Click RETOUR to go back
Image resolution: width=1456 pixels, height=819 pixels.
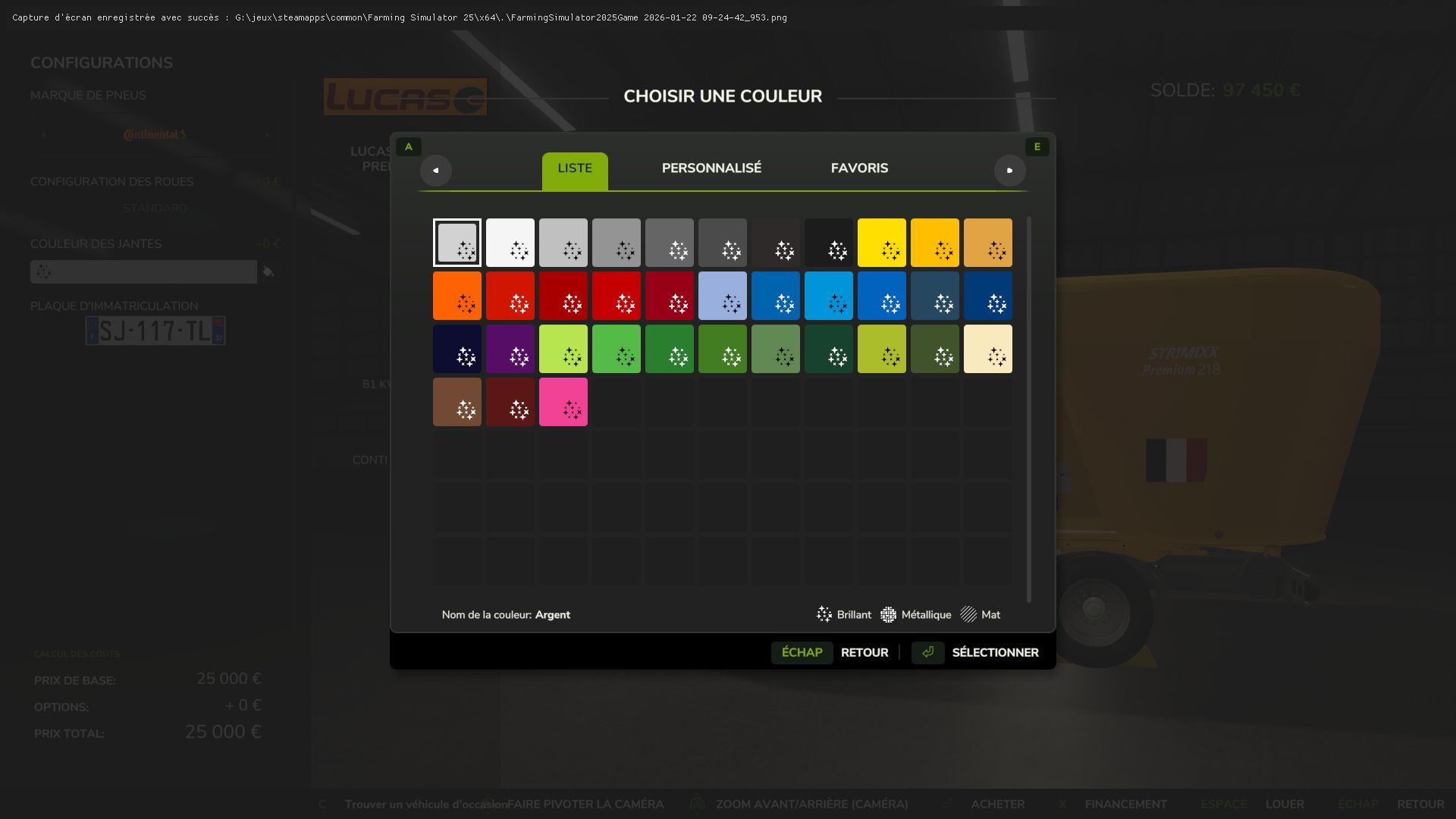point(864,652)
